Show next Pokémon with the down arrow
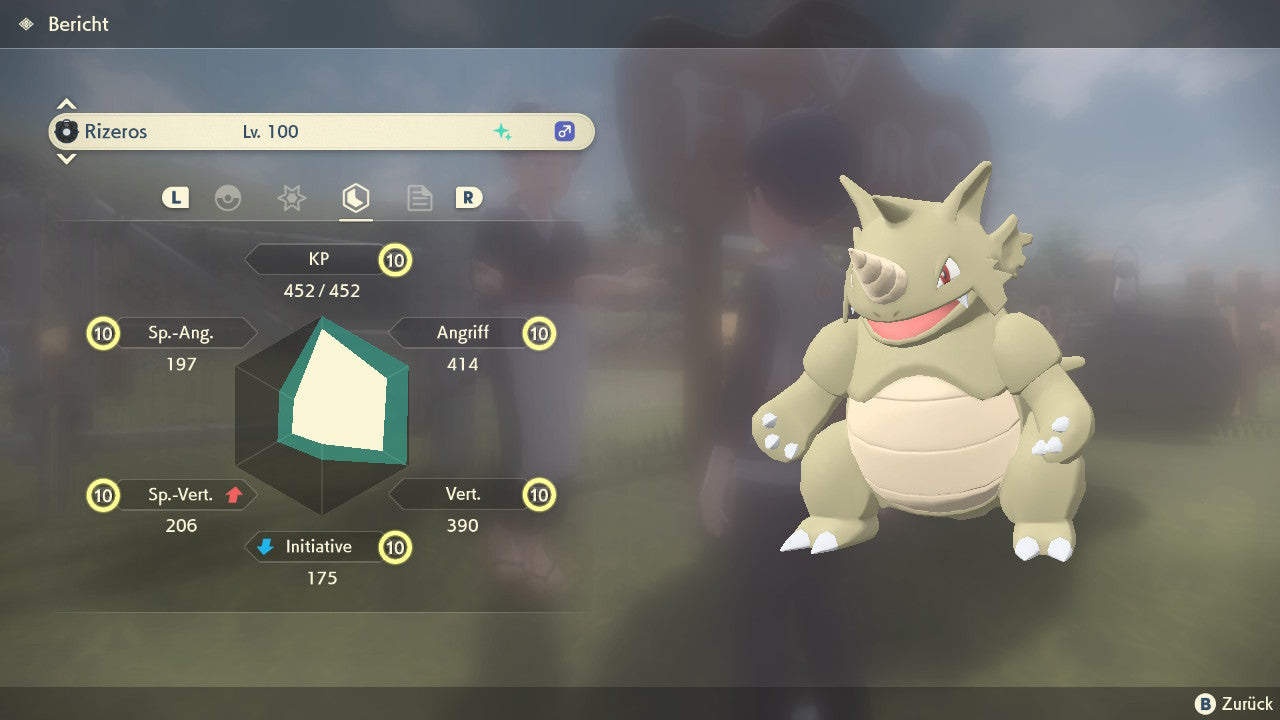Image resolution: width=1280 pixels, height=720 pixels. tap(66, 158)
